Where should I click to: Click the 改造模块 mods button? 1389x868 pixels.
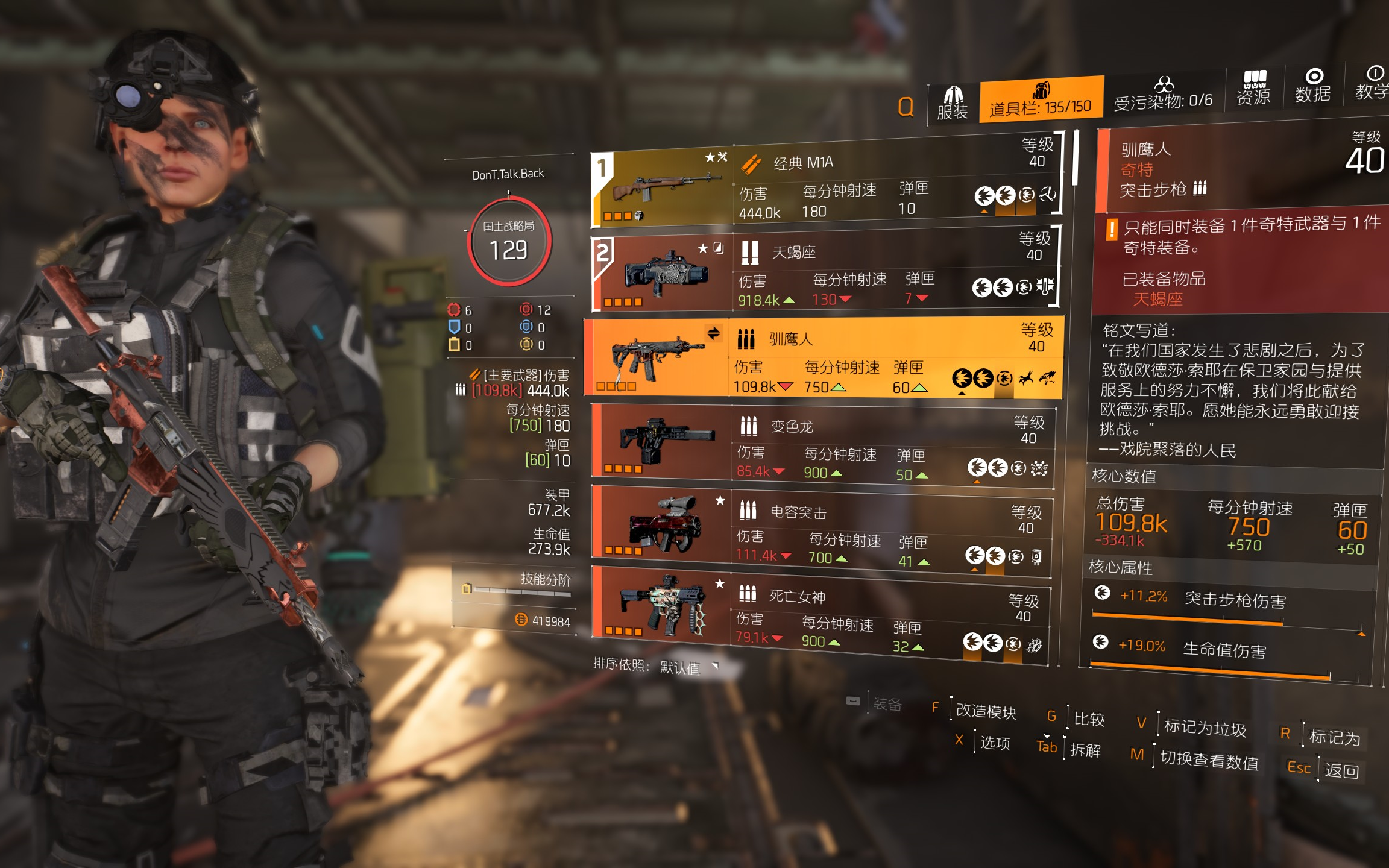pyautogui.click(x=986, y=712)
